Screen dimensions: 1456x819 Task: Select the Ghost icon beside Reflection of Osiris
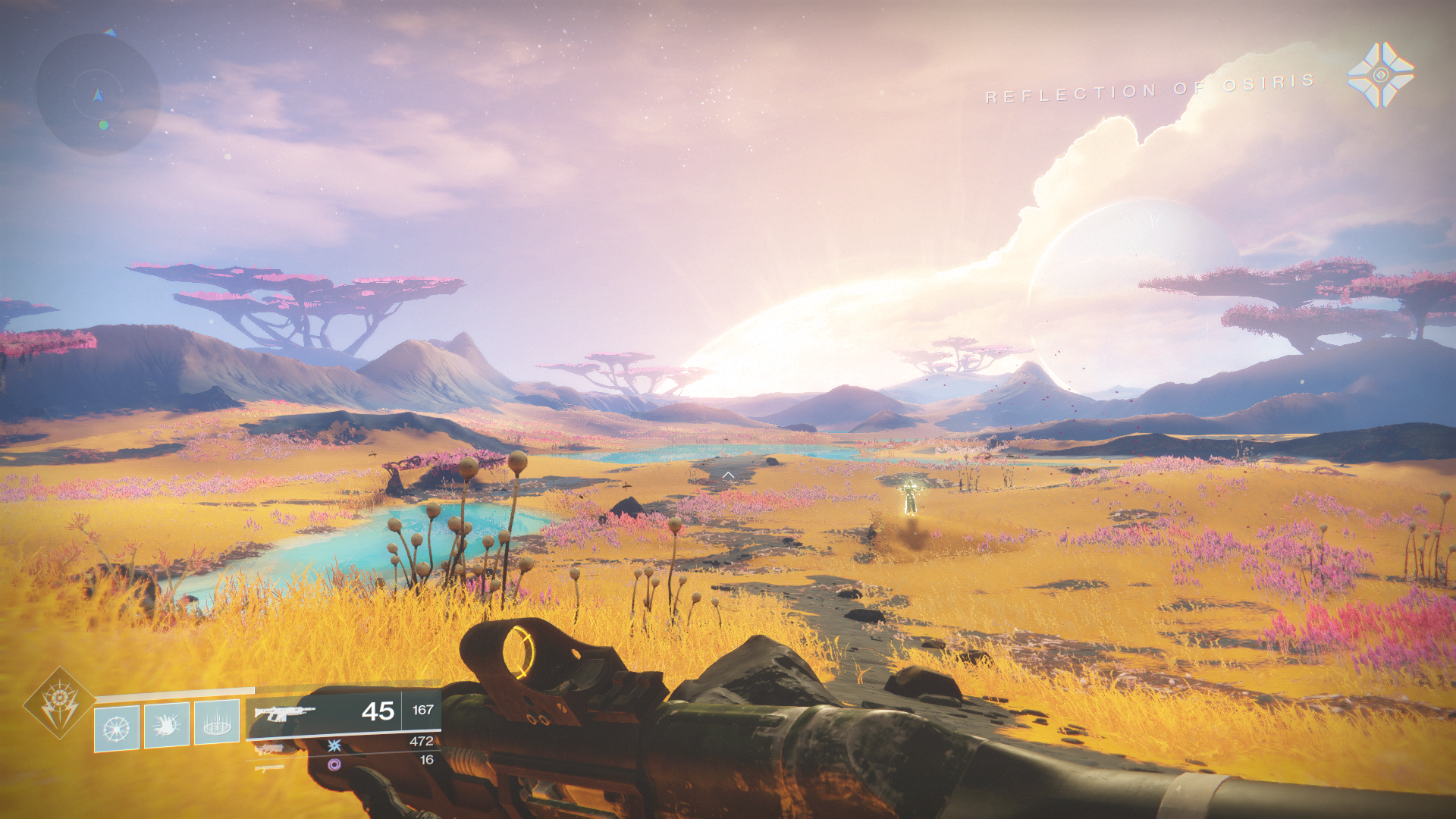(x=1380, y=74)
